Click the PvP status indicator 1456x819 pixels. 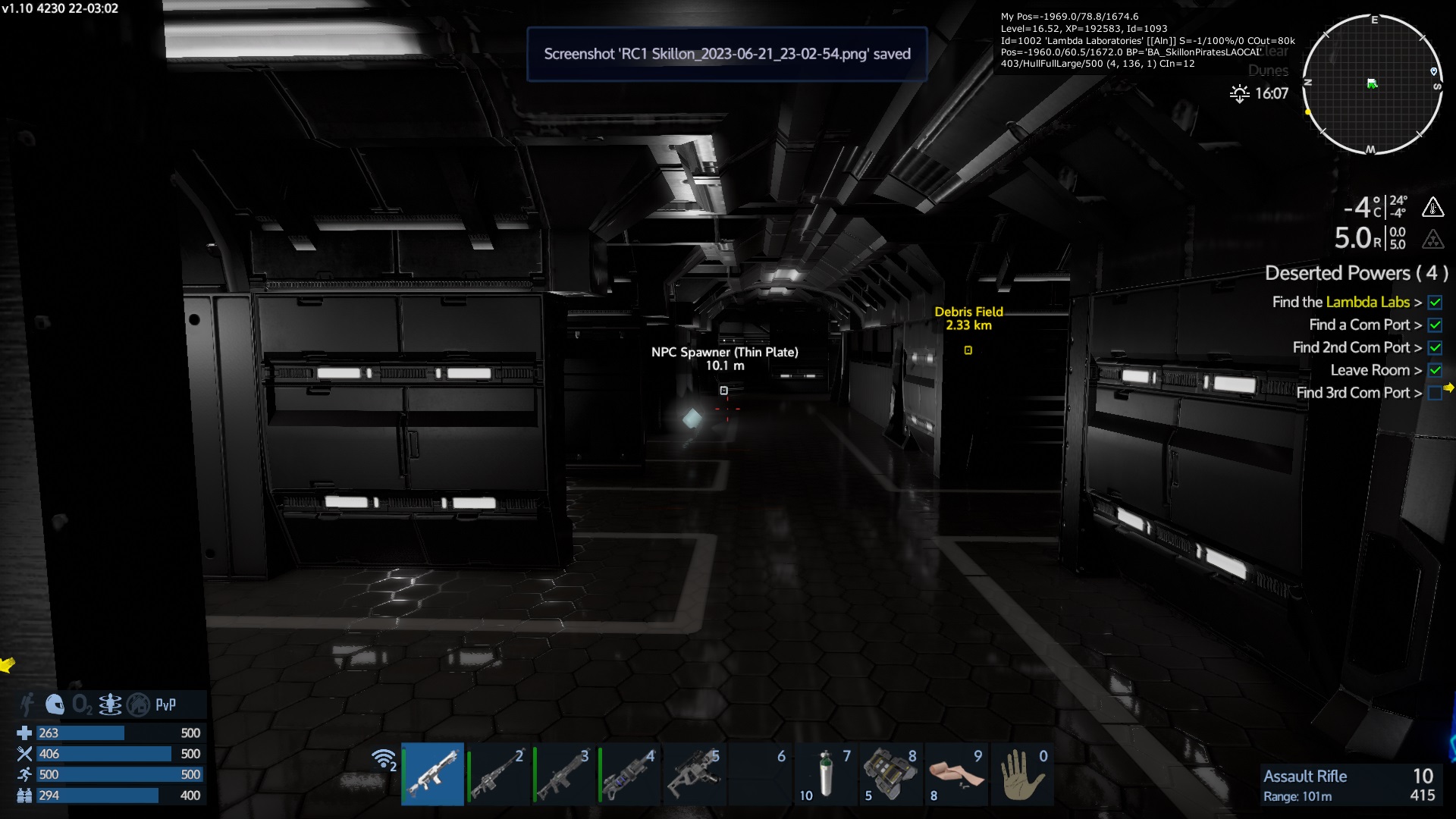point(165,704)
